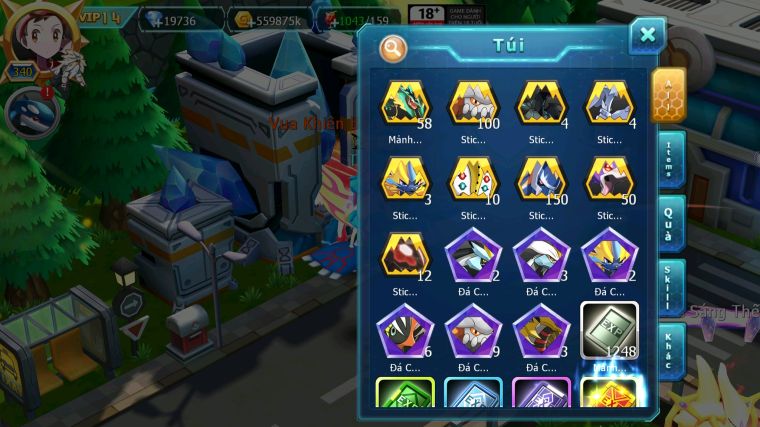Open the bag search magnifier

tap(393, 48)
